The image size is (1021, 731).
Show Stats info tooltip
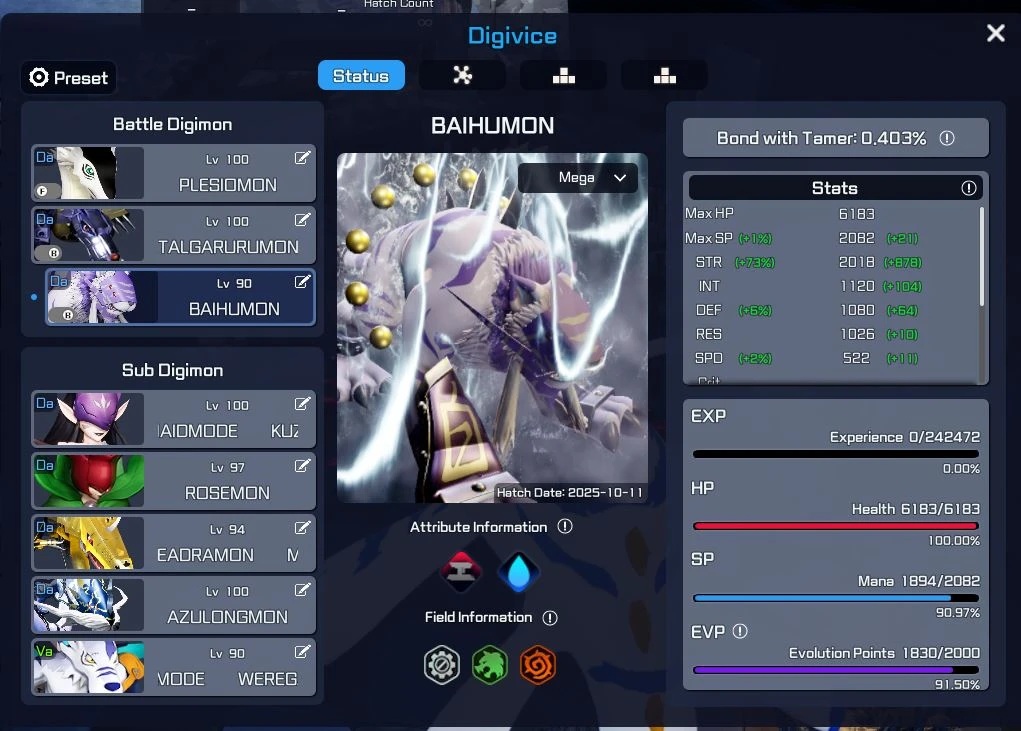(x=968, y=188)
